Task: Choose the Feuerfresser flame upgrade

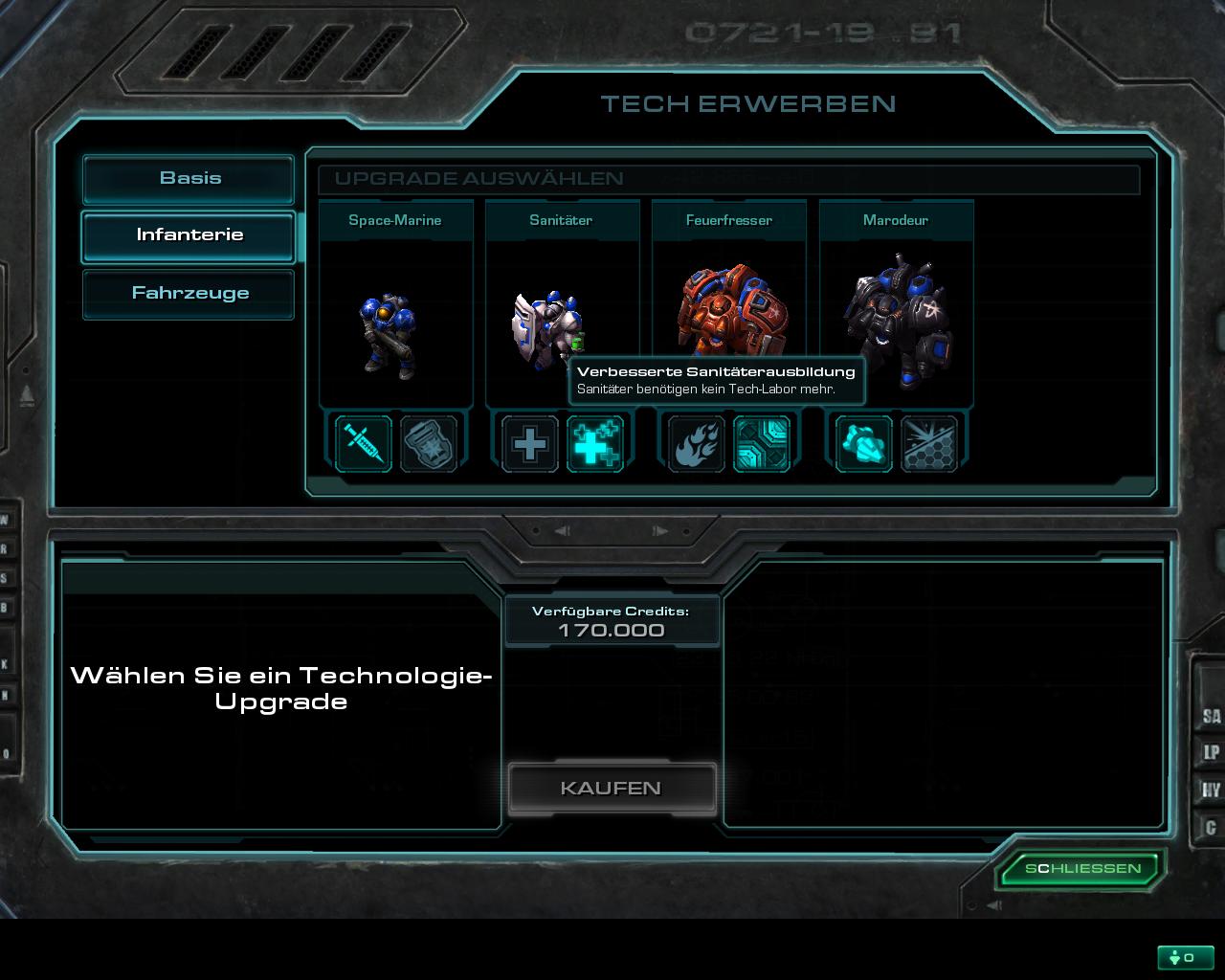Action: pyautogui.click(x=697, y=444)
